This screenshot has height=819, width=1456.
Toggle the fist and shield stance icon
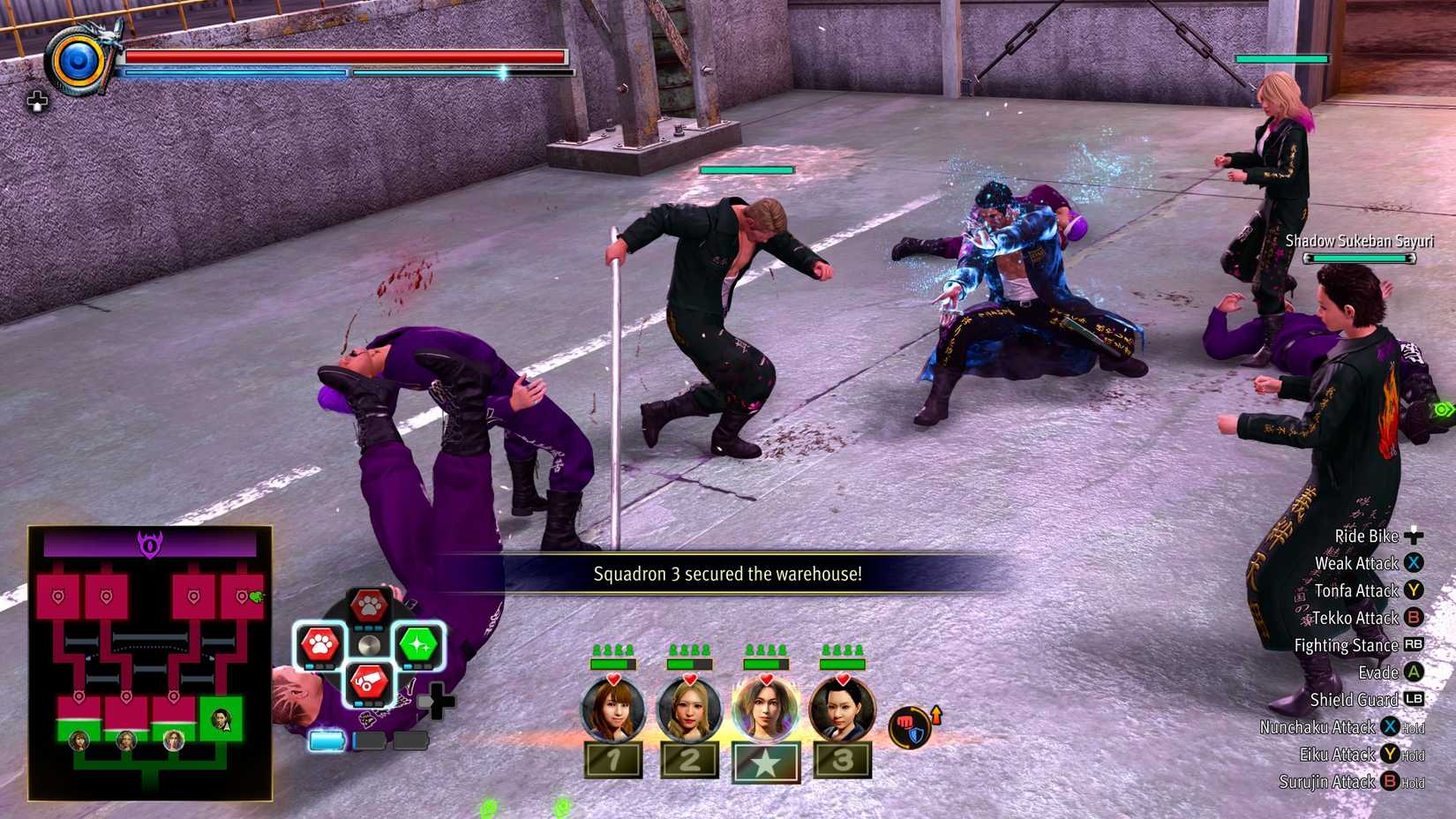[909, 727]
